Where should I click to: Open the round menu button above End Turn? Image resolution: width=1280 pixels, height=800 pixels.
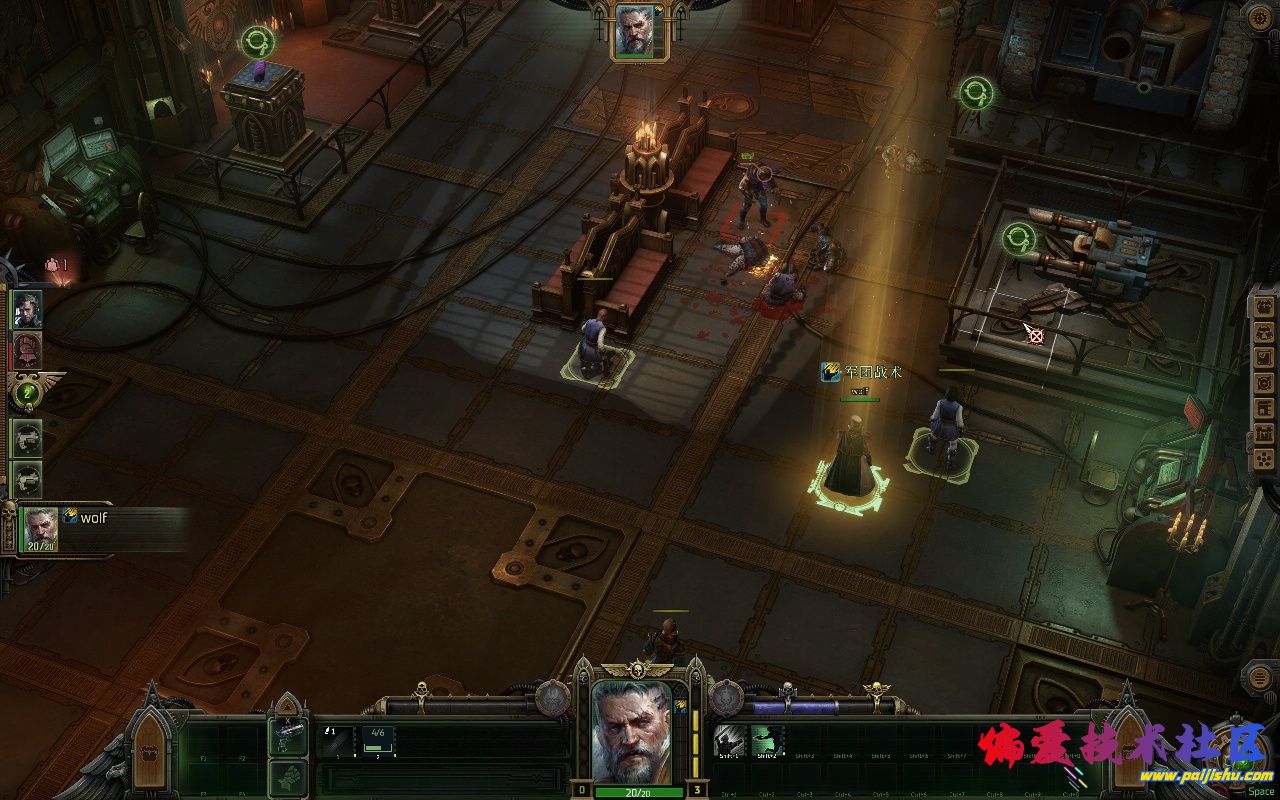1259,676
